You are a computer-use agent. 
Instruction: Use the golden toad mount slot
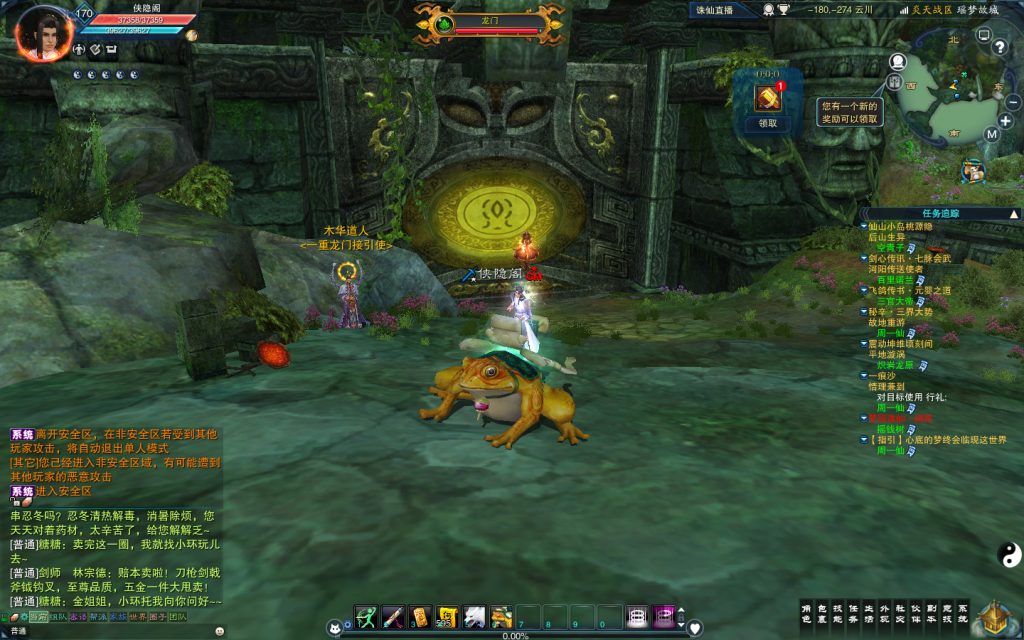(501, 617)
